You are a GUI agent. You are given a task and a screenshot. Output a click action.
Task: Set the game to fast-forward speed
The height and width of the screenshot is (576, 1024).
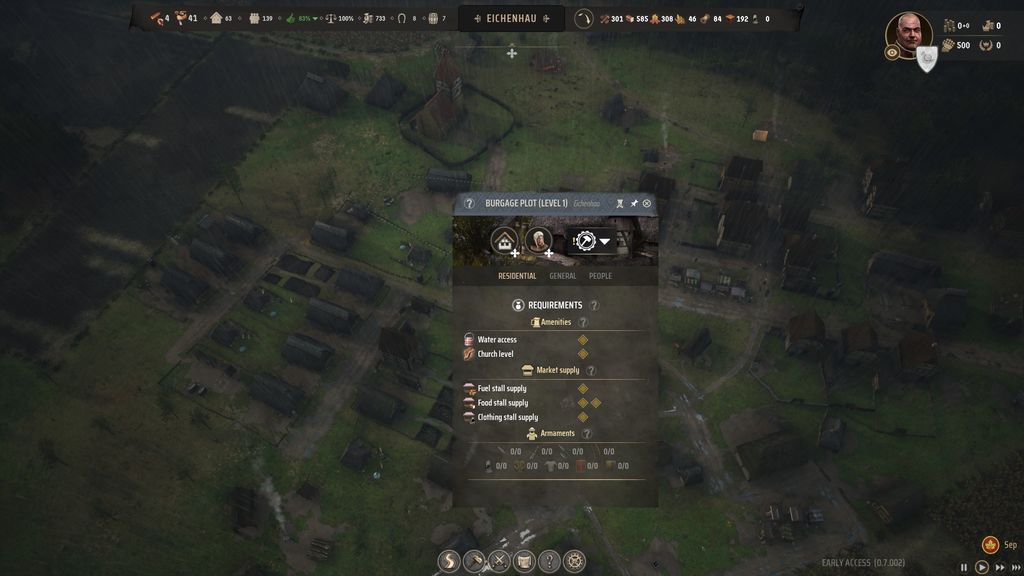click(1000, 567)
